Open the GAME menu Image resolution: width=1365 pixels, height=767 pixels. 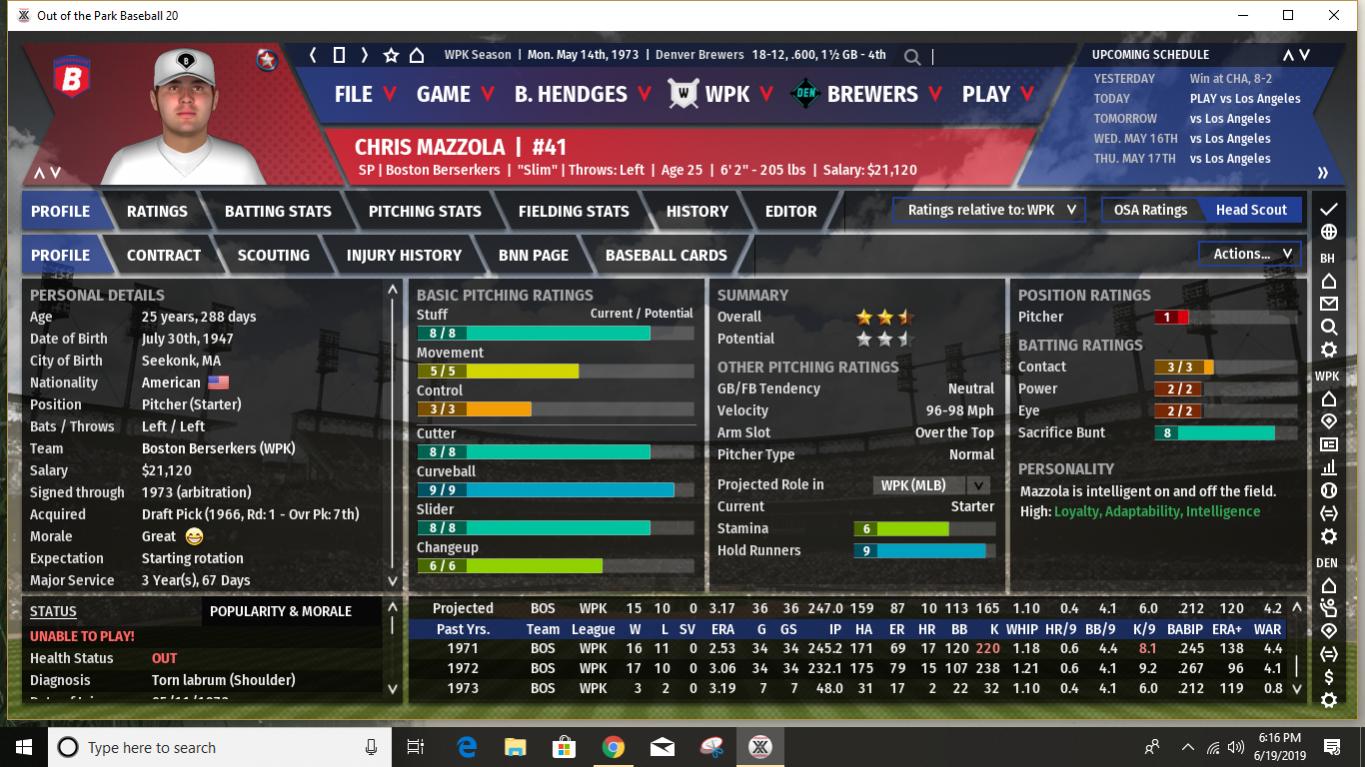[x=455, y=94]
